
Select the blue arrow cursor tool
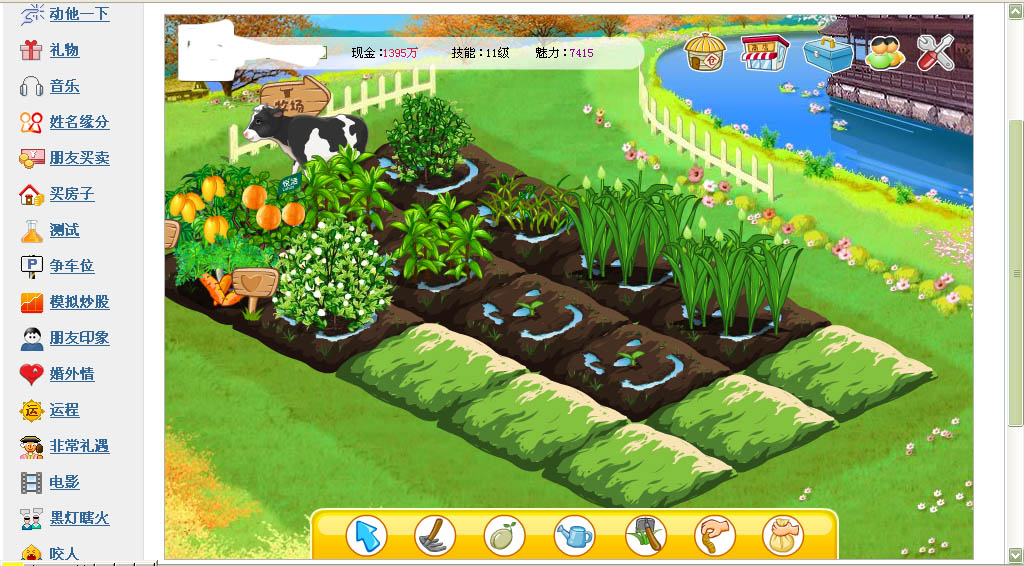(x=367, y=536)
